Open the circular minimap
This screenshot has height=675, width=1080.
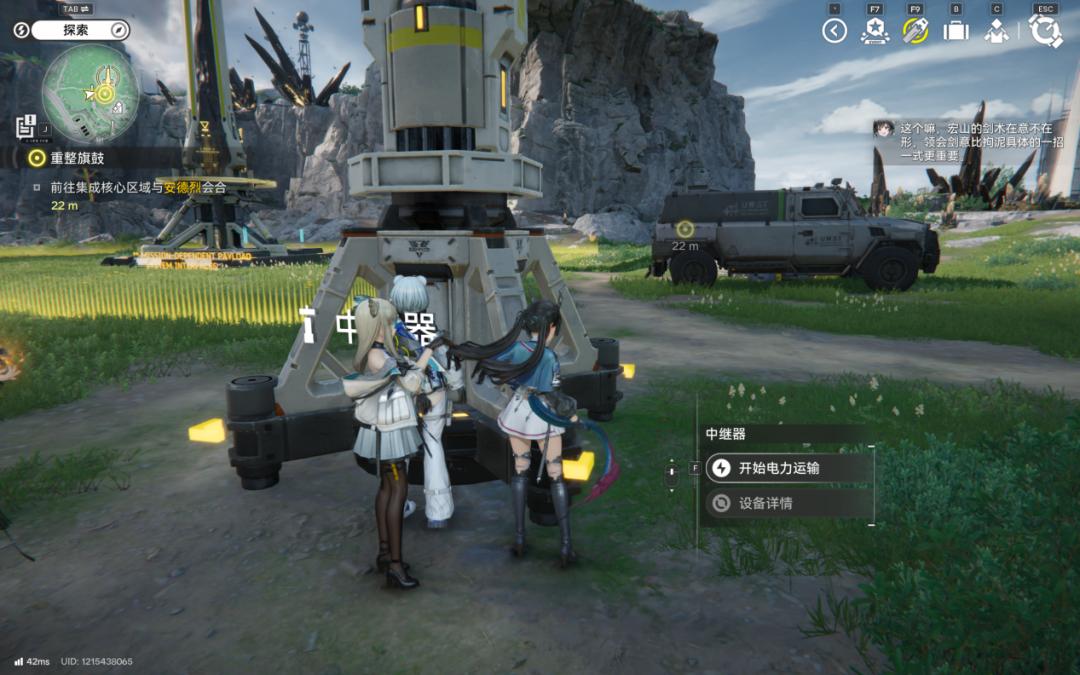(x=90, y=93)
